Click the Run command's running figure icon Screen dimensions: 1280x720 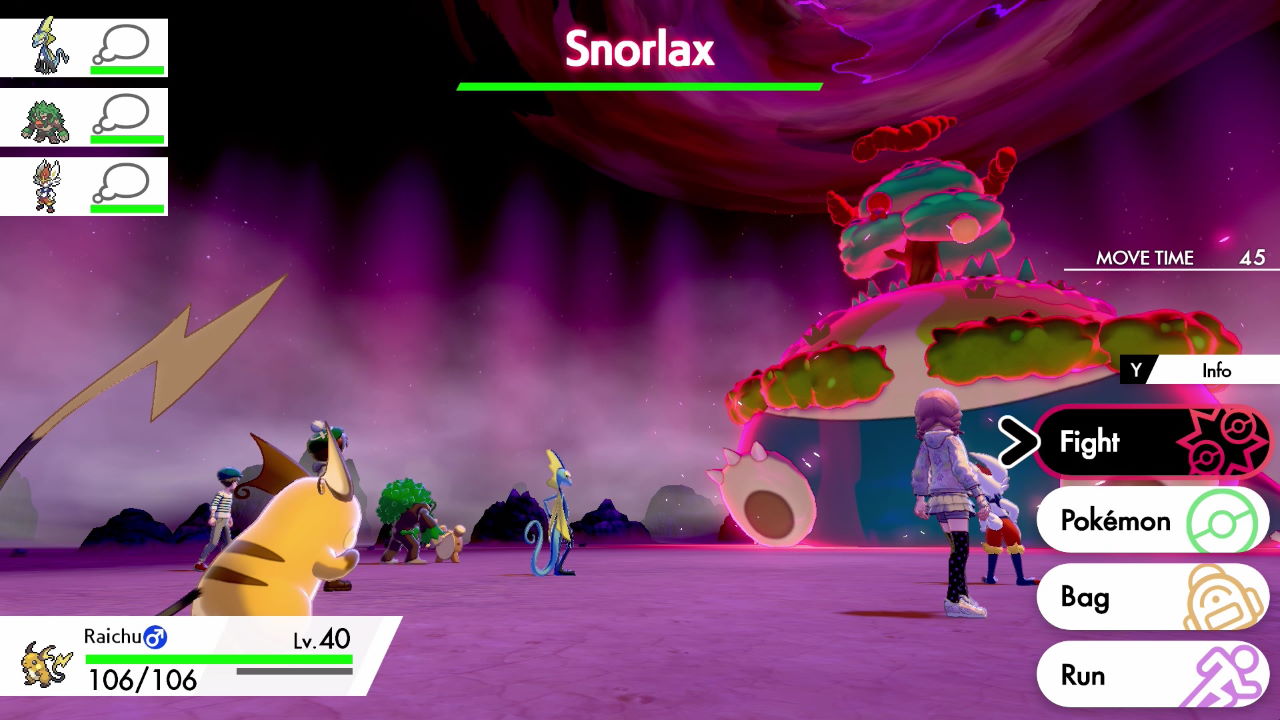tap(1224, 674)
